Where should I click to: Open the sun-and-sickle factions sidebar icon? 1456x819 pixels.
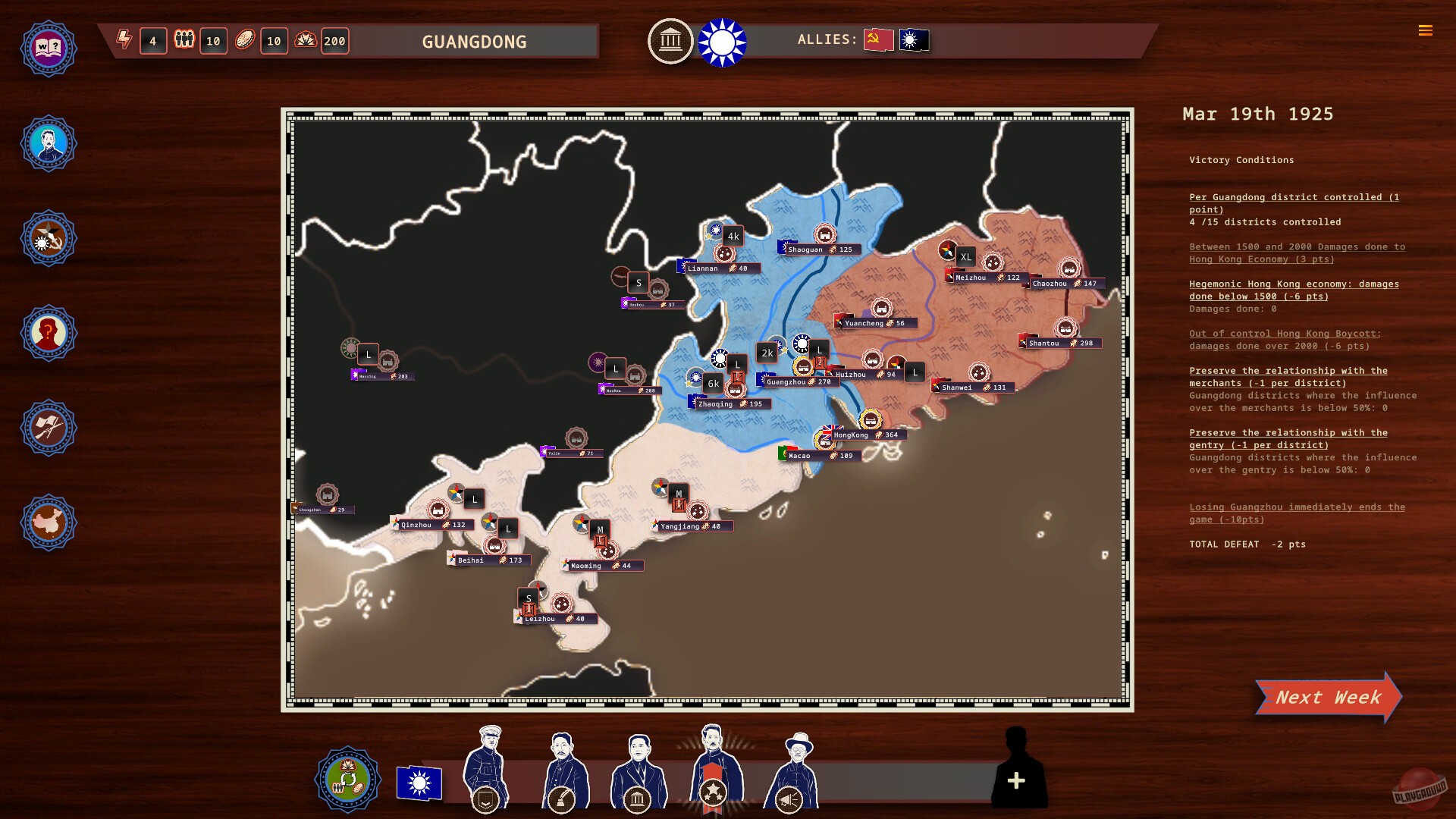pos(49,238)
